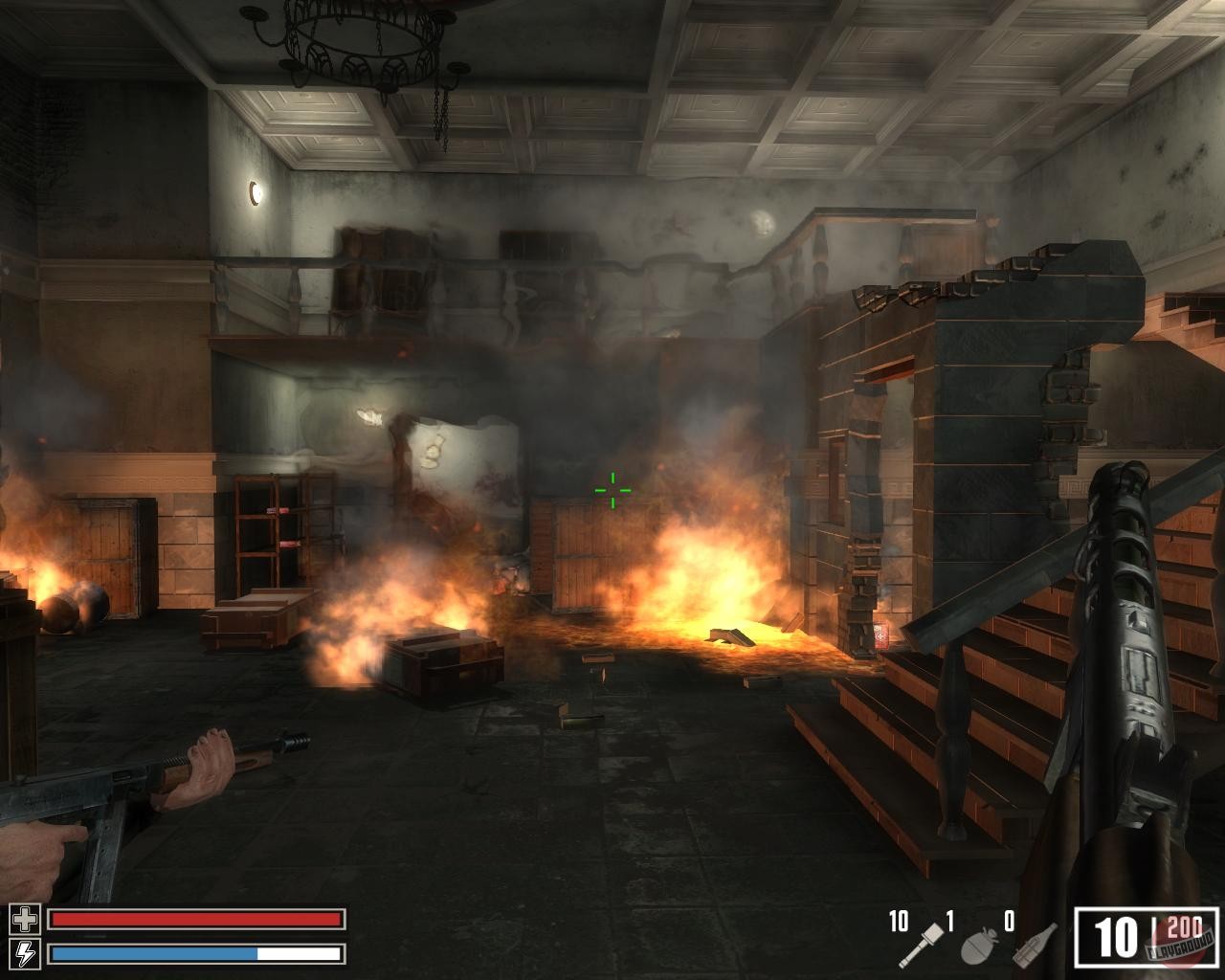
Task: Select the egg grenade icon in the HUD
Action: point(976,946)
